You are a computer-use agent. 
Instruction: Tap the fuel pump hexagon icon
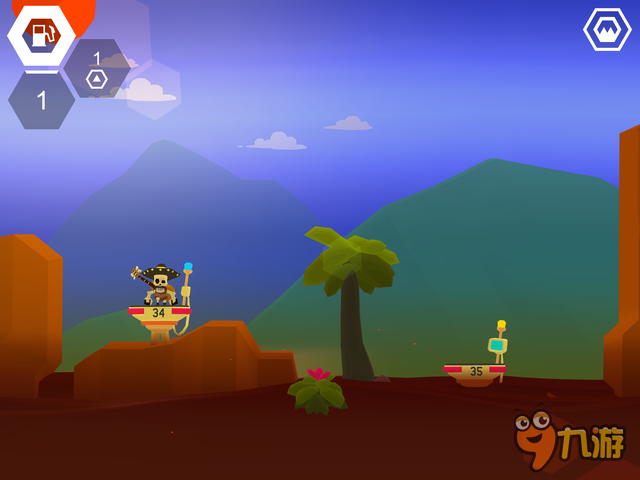(41, 36)
